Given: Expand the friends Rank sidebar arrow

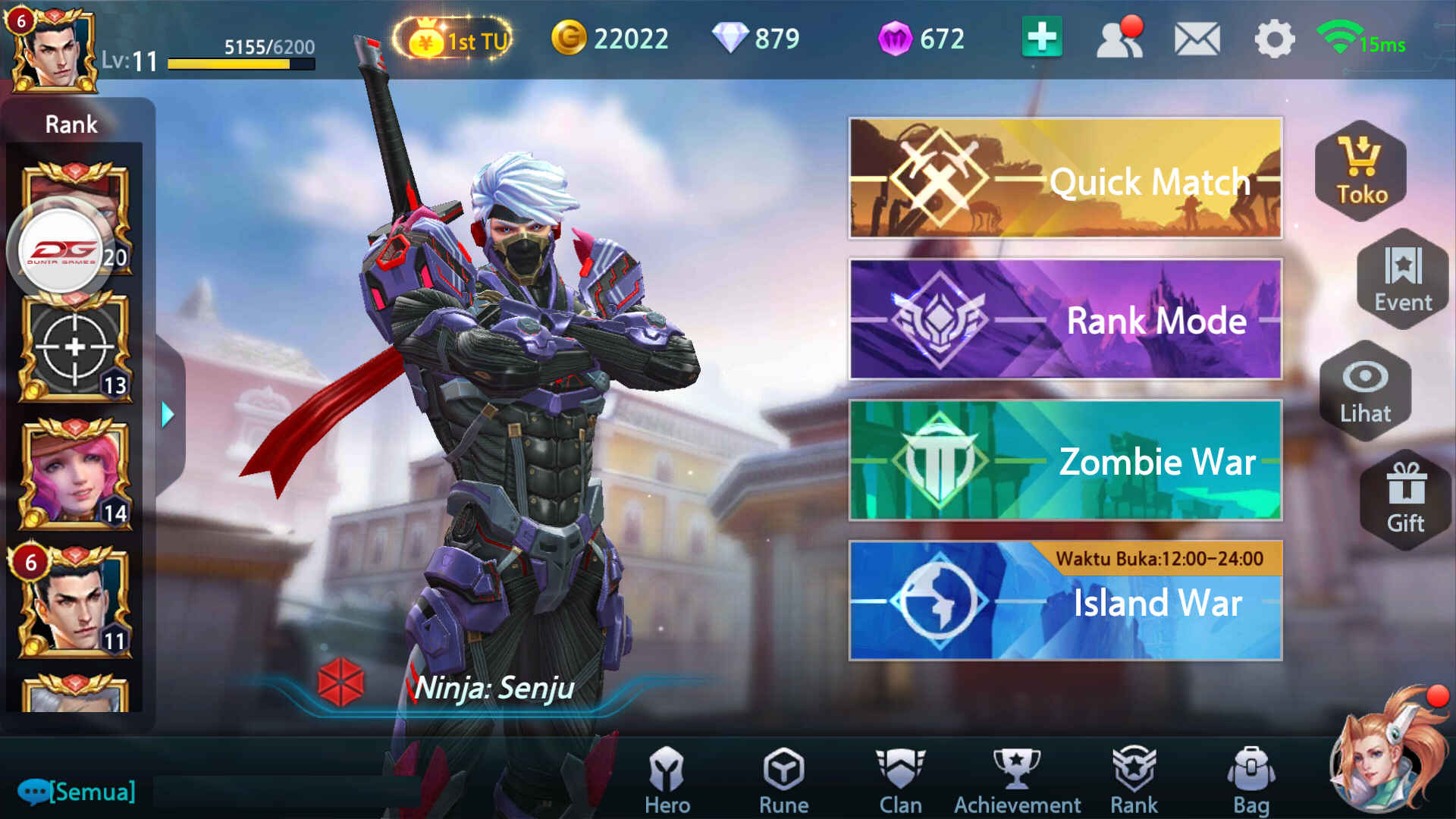Looking at the screenshot, I should click(x=168, y=415).
